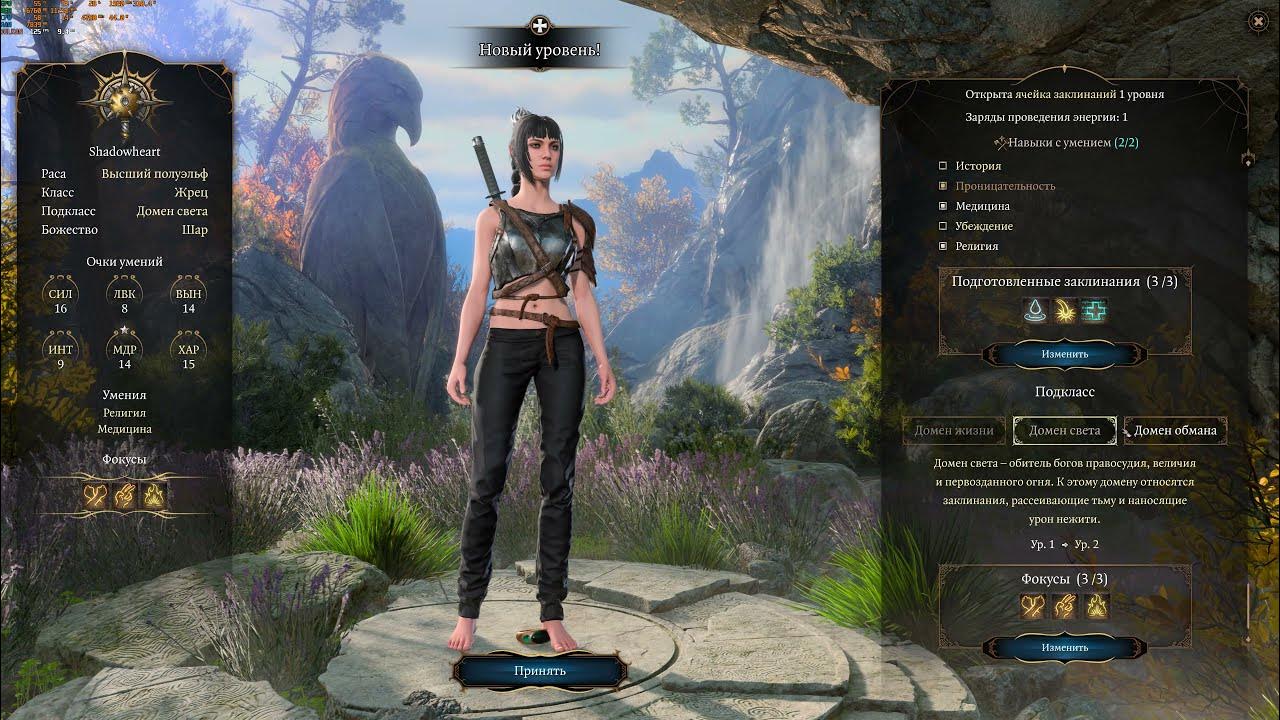
Task: Toggle the Проницательность skill checkbox
Action: click(943, 186)
